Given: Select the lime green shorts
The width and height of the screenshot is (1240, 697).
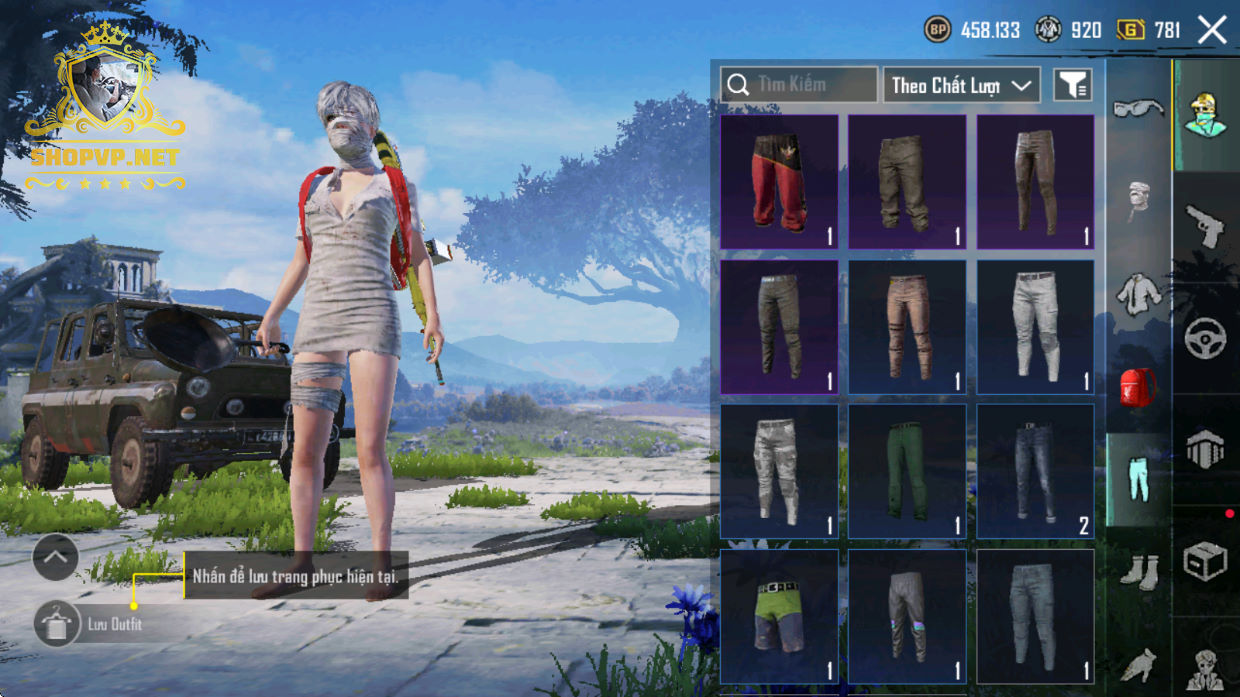Looking at the screenshot, I should (x=779, y=616).
